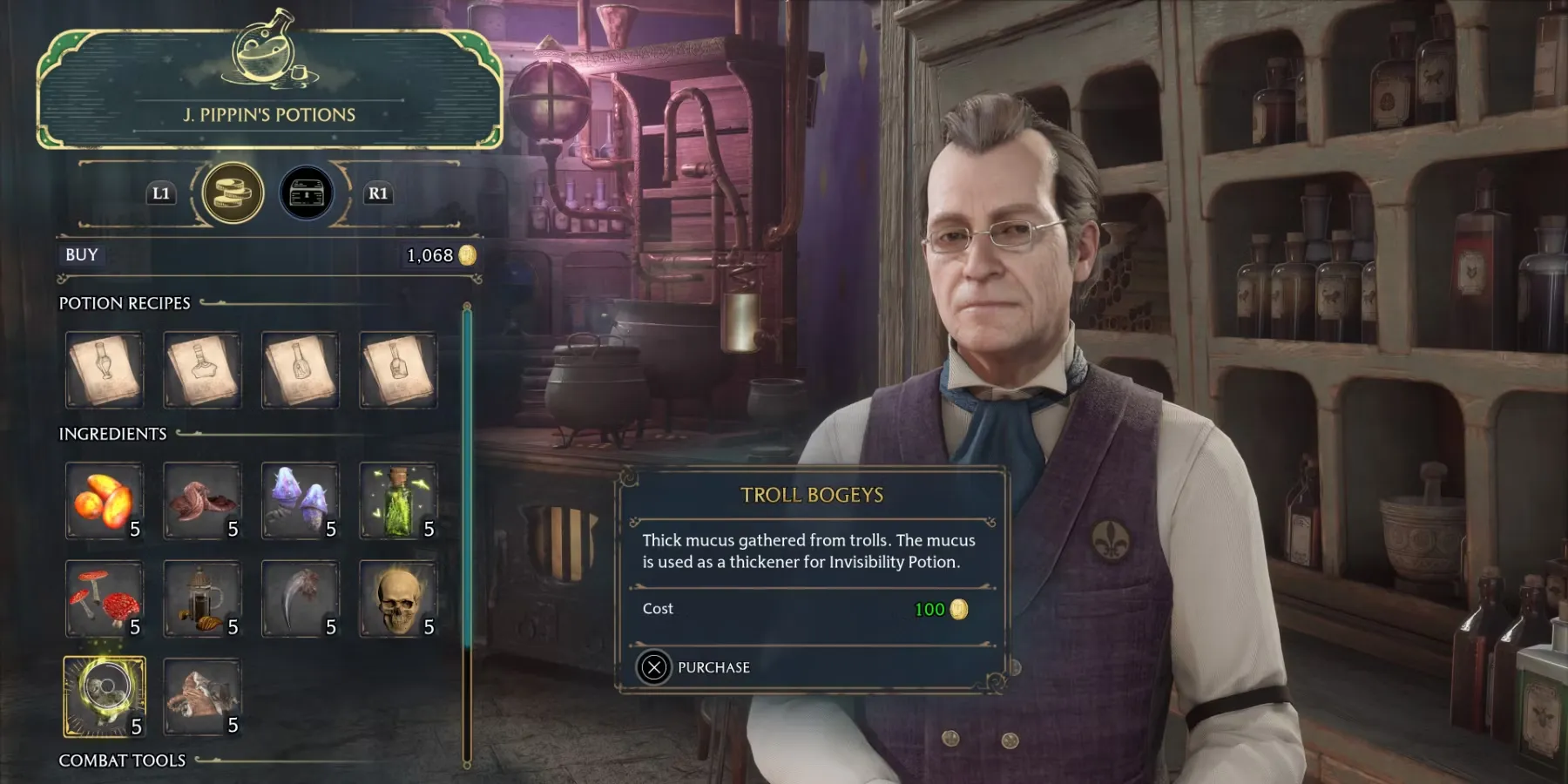Choose the brown Dugbog tongue ingredient
The width and height of the screenshot is (1568, 784).
click(x=202, y=501)
